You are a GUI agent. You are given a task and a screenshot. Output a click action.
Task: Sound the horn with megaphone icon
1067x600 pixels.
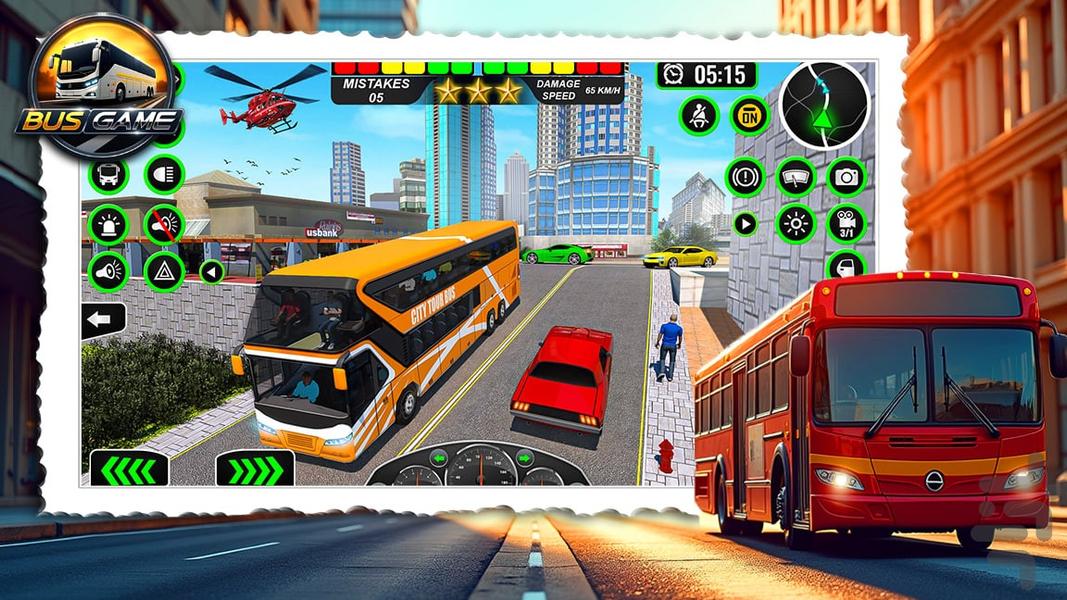coord(108,270)
